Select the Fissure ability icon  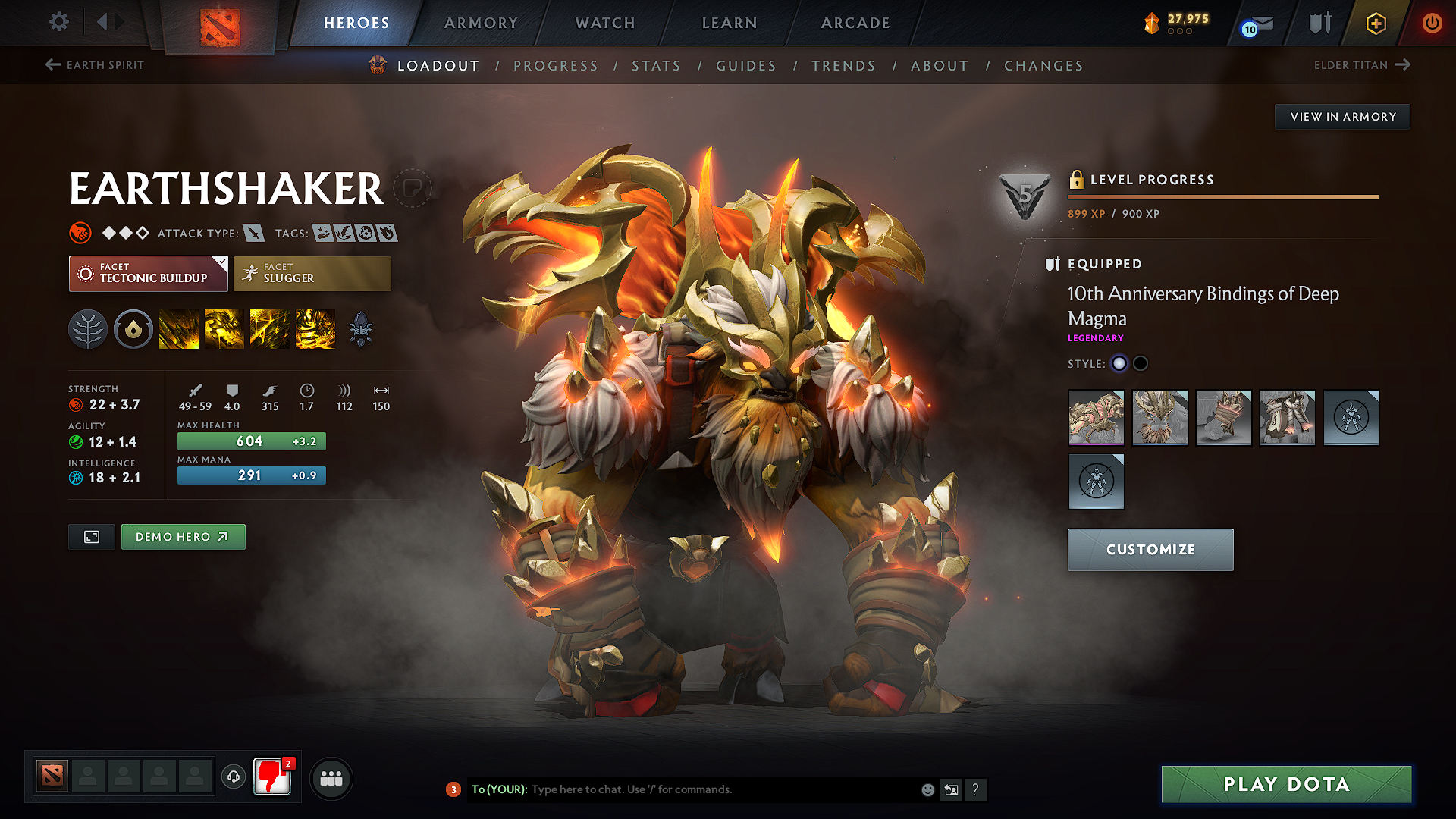click(x=179, y=328)
